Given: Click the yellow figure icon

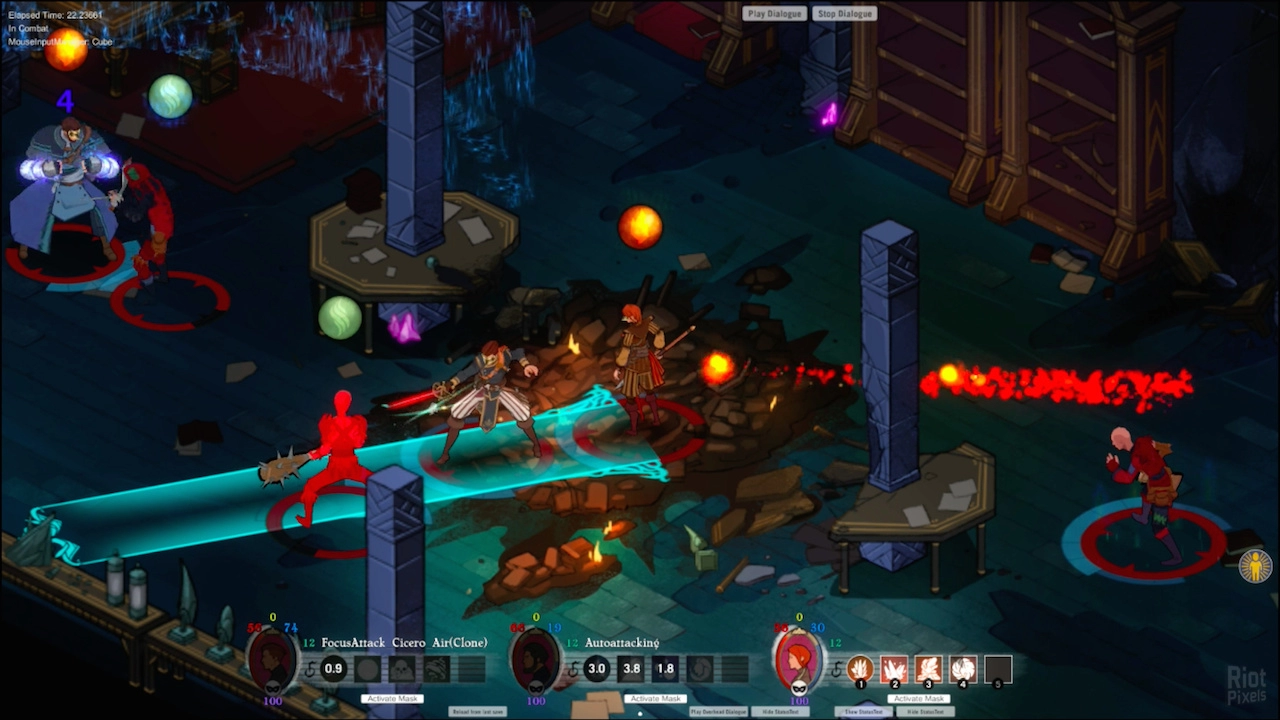Looking at the screenshot, I should [x=1255, y=567].
